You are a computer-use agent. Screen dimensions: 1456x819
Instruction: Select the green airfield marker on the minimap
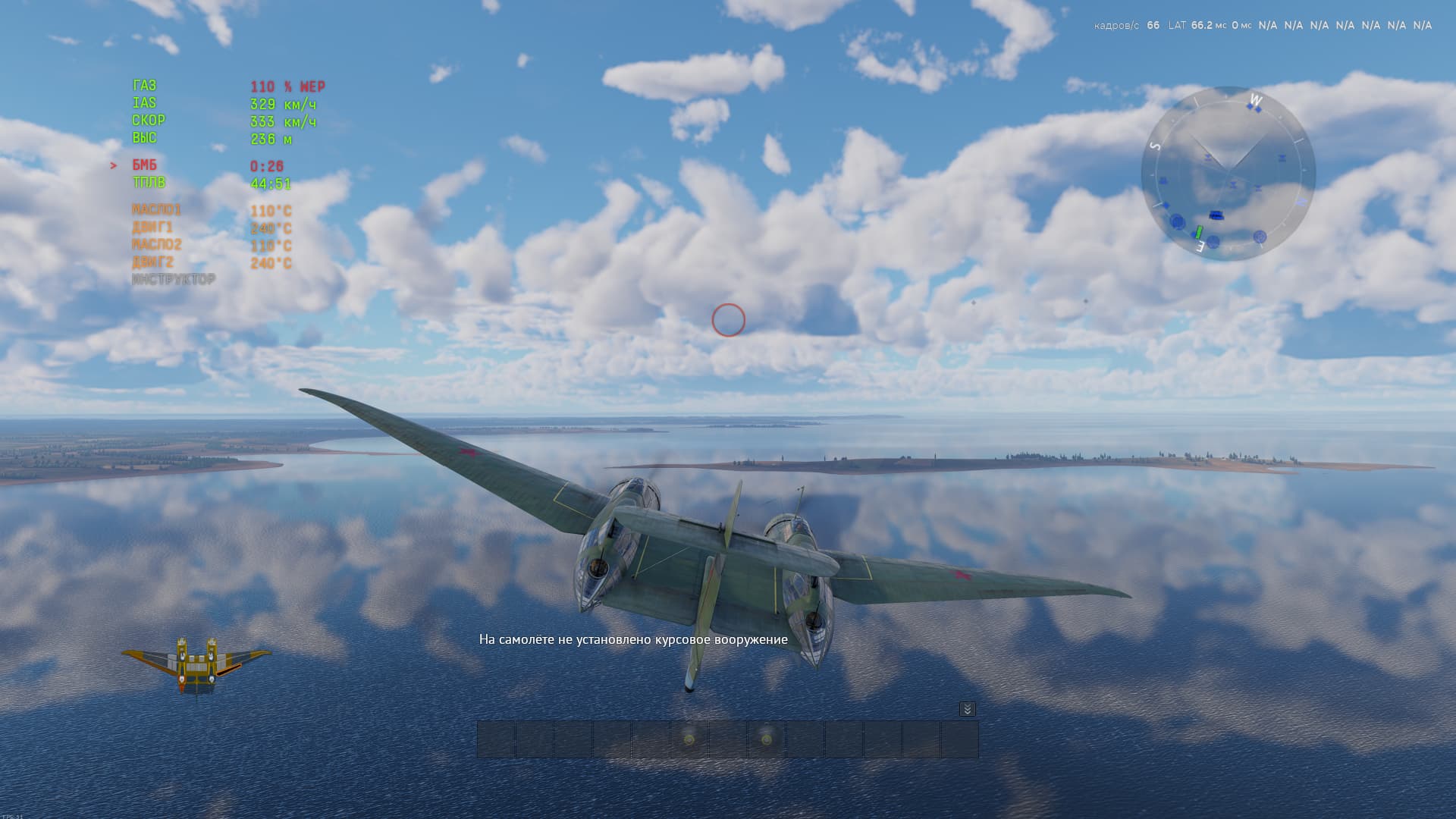point(1199,231)
